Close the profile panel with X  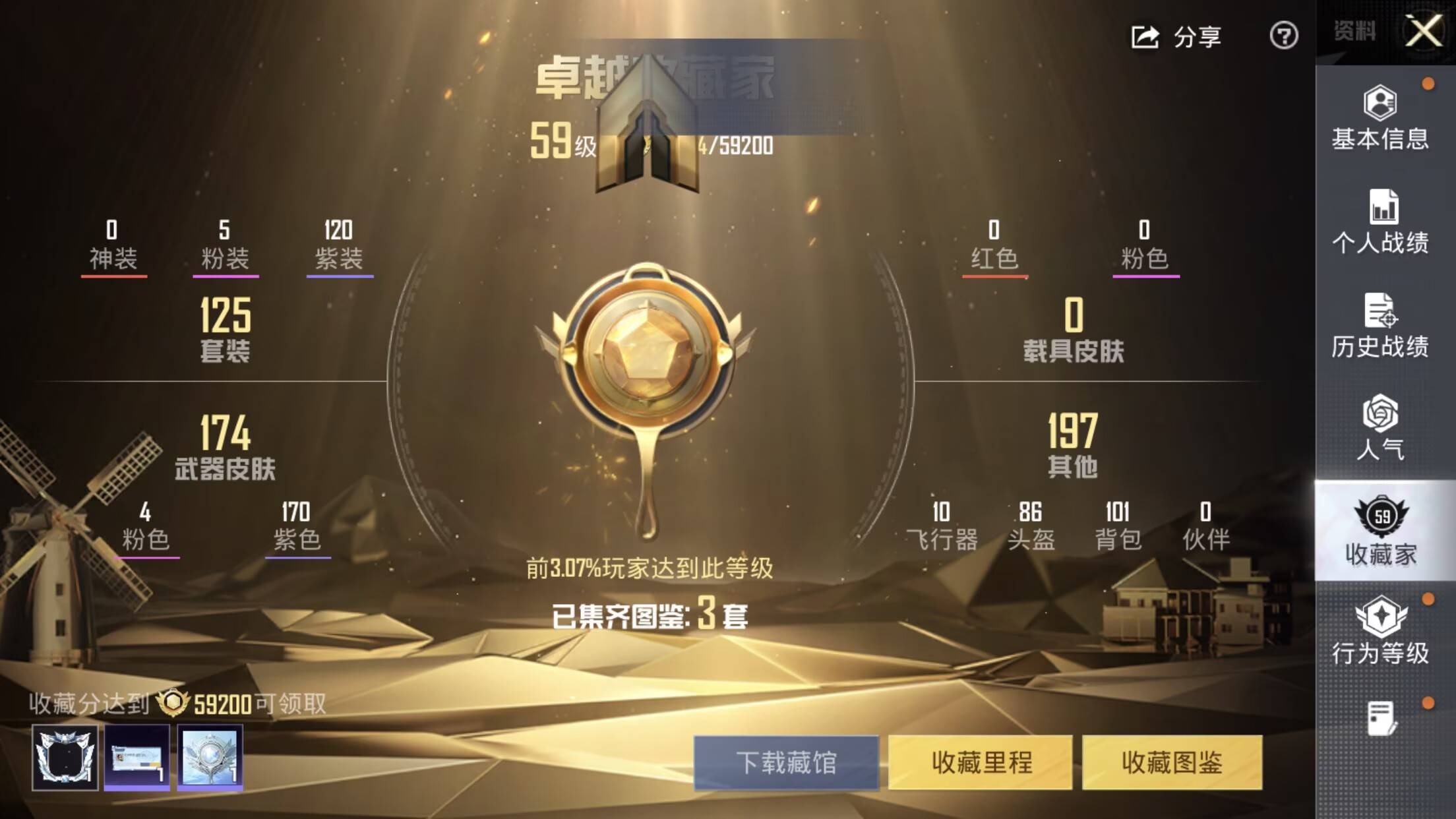coord(1424,31)
